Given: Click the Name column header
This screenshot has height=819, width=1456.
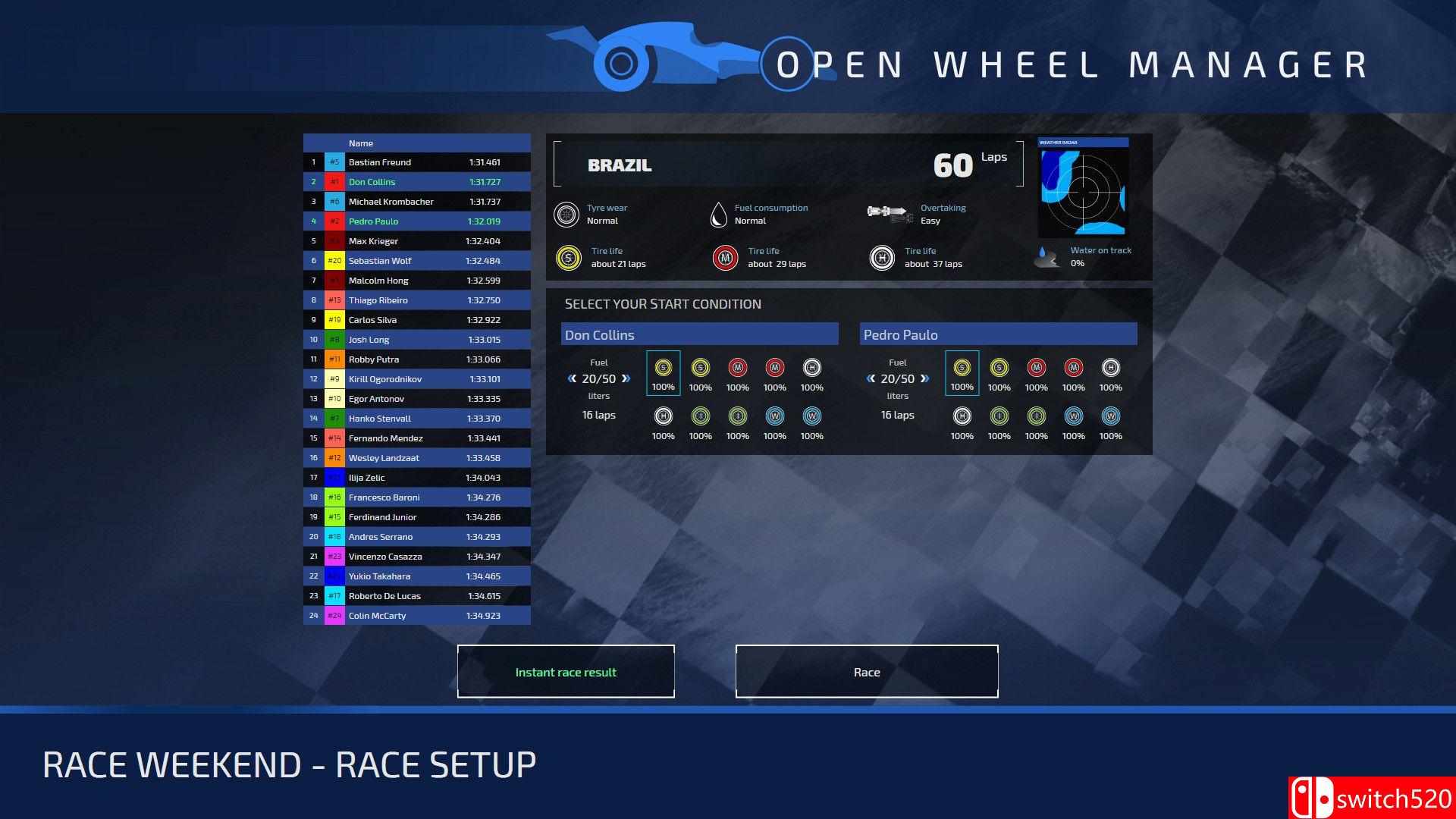Looking at the screenshot, I should [x=361, y=143].
